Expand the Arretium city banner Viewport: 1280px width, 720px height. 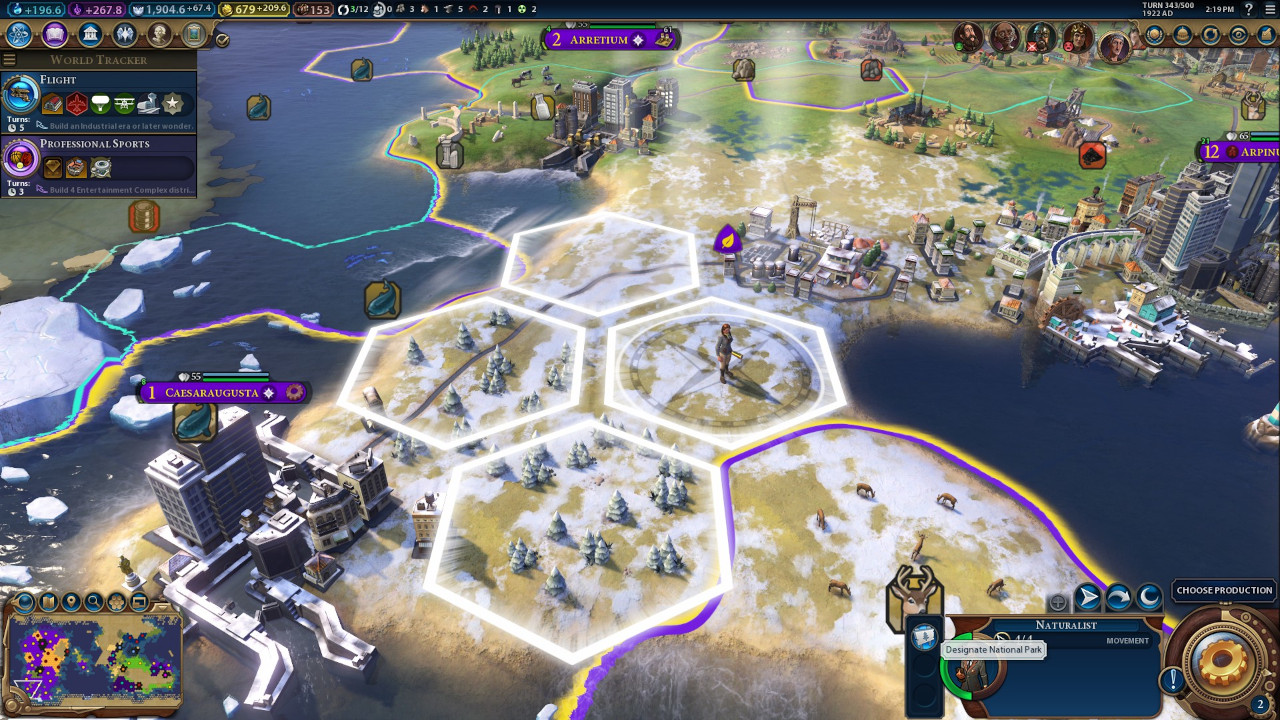(600, 40)
